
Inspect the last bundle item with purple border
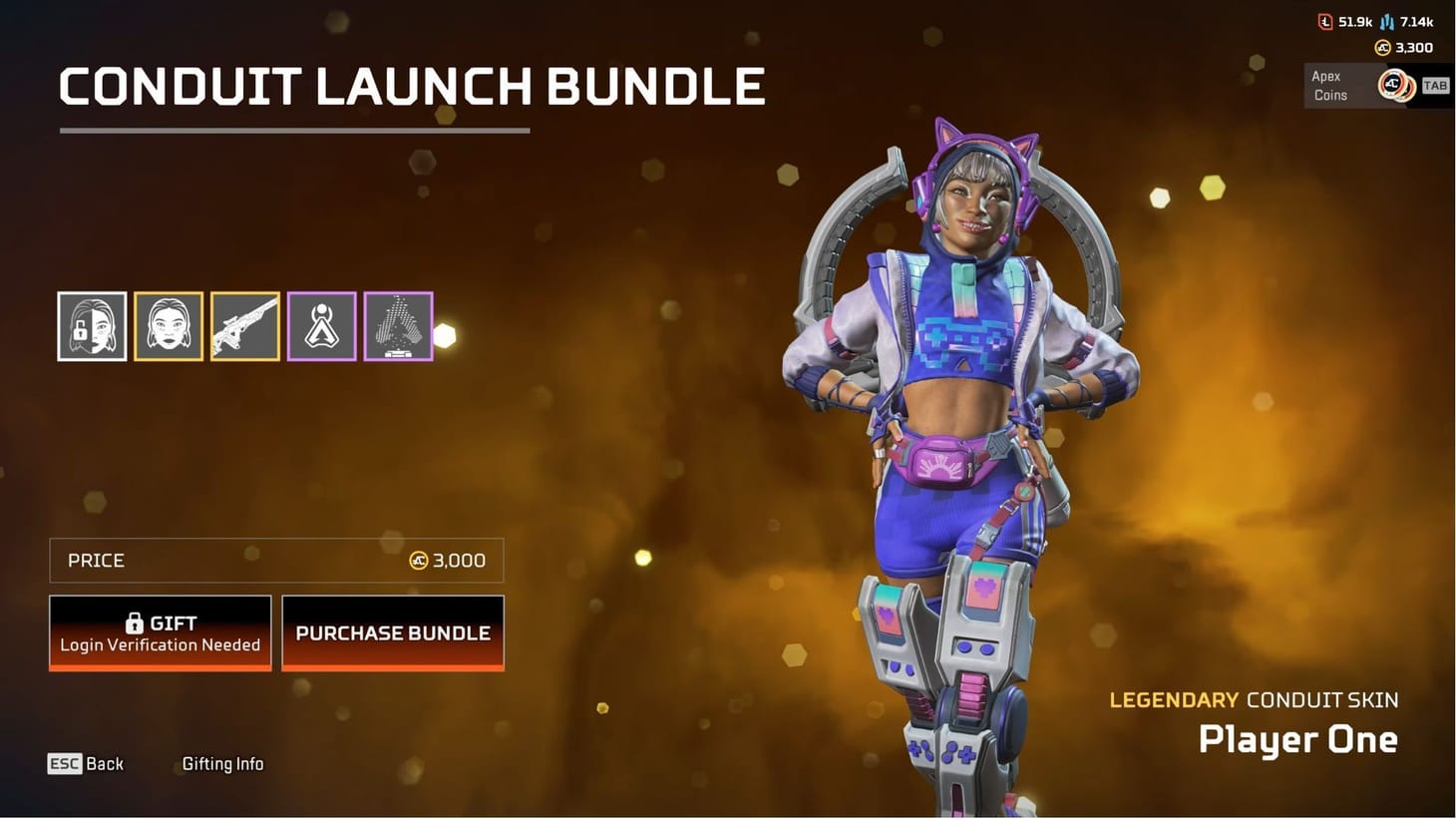click(x=398, y=325)
